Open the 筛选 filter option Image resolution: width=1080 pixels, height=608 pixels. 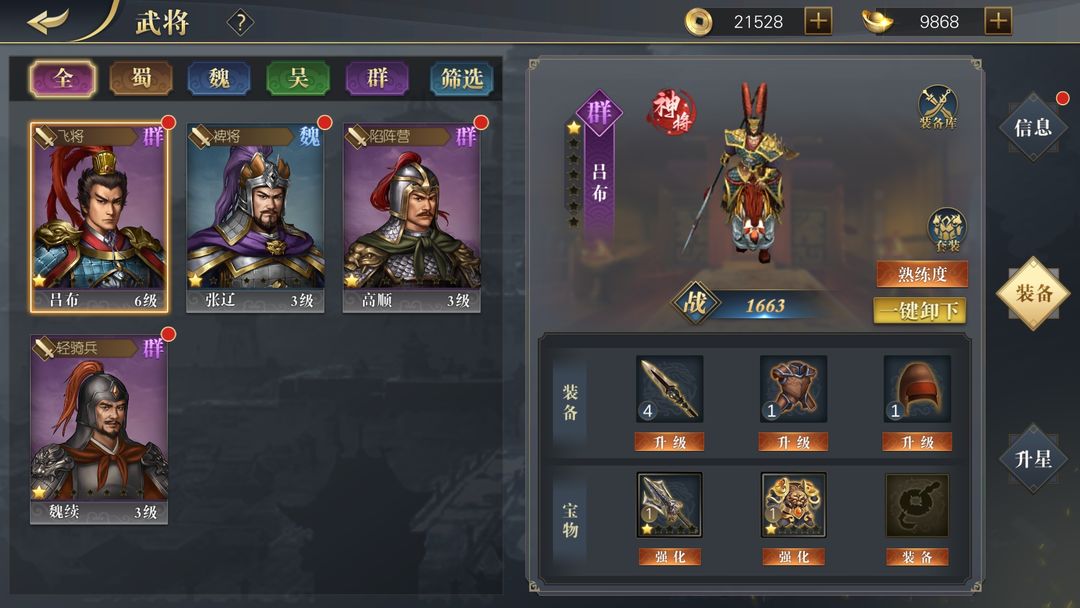pyautogui.click(x=461, y=78)
